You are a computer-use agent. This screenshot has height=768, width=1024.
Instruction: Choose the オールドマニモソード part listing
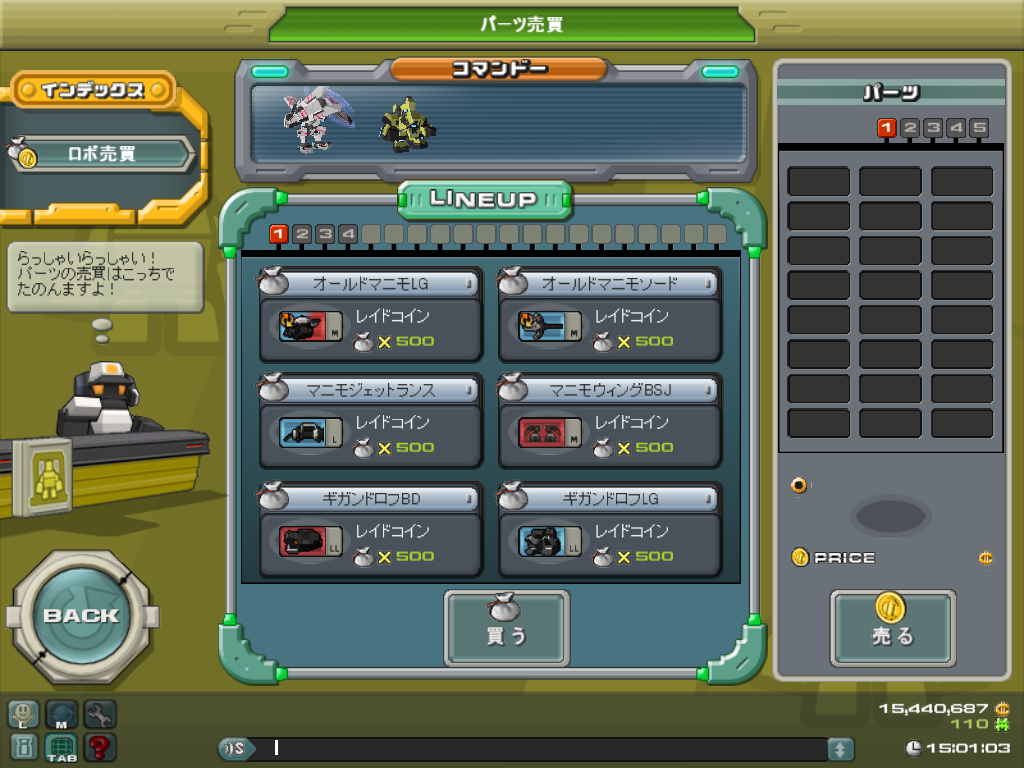coord(609,315)
